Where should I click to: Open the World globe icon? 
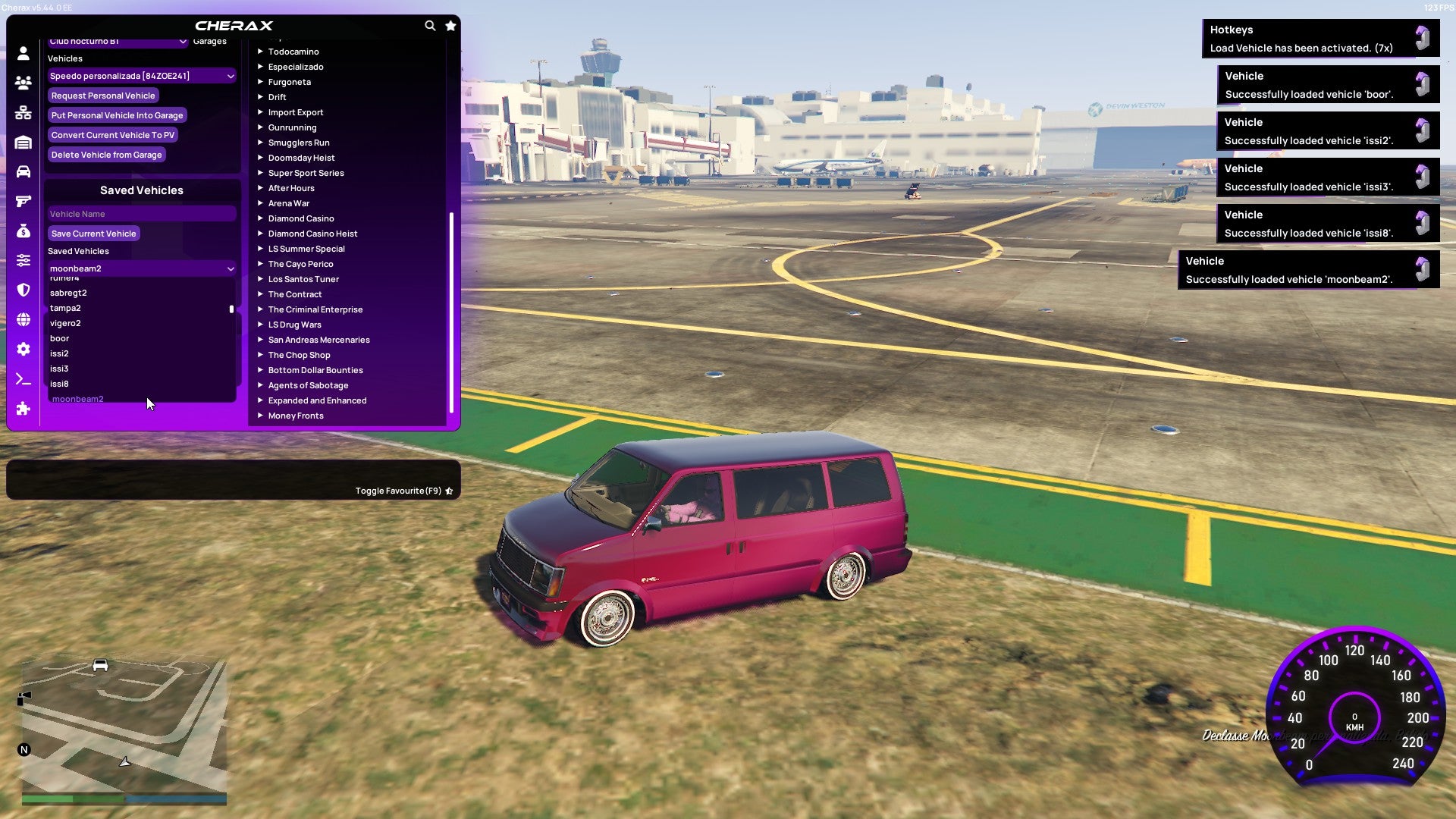pos(23,317)
